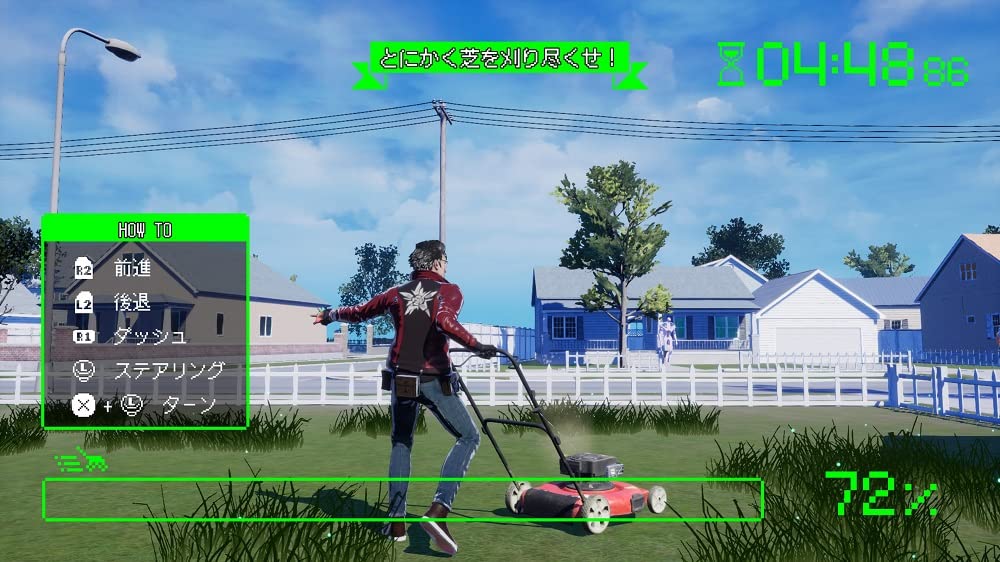Select the HOW TO panel header
1000x562 pixels.
click(145, 230)
